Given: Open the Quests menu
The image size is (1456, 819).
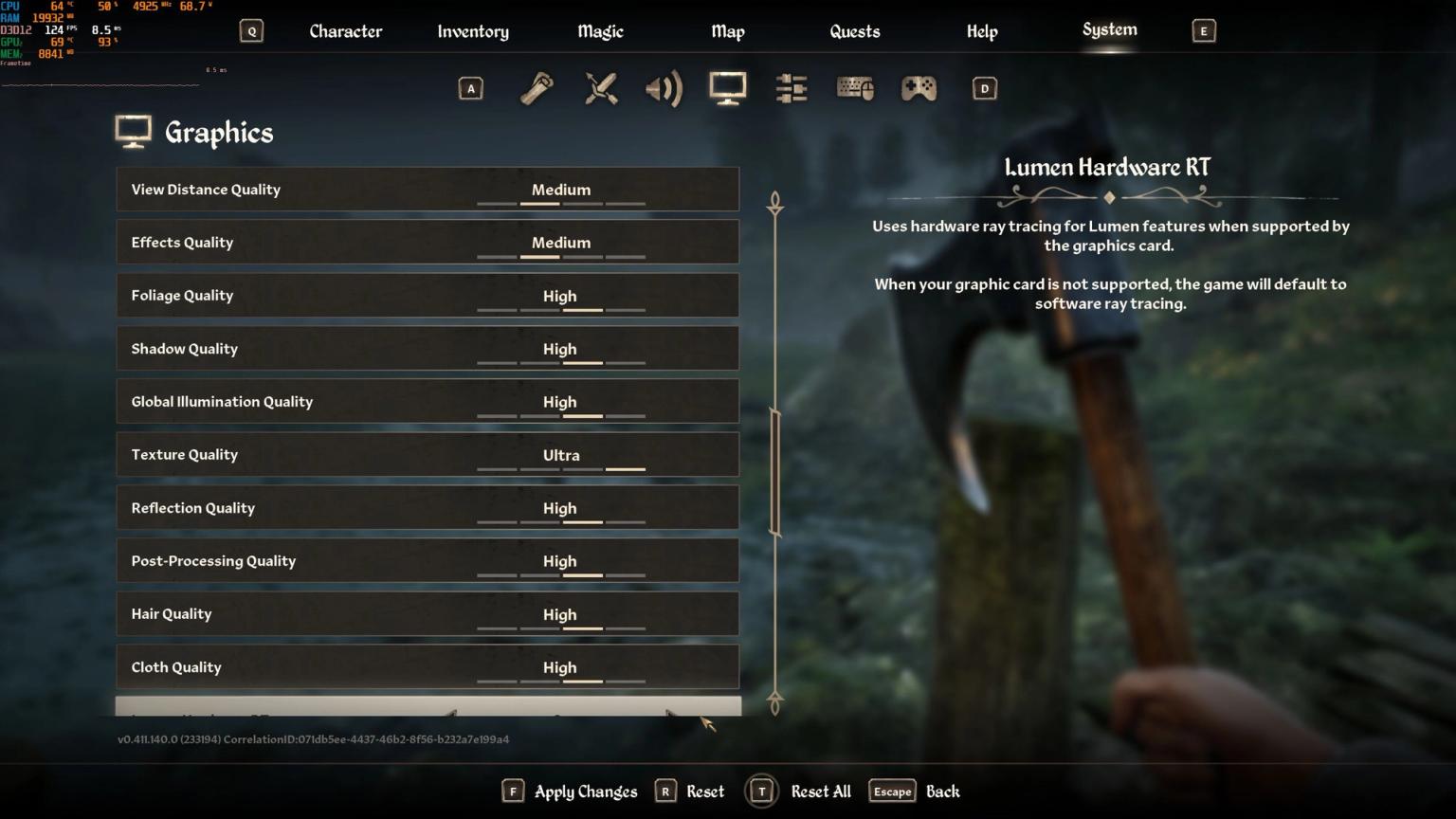Looking at the screenshot, I should pyautogui.click(x=854, y=30).
